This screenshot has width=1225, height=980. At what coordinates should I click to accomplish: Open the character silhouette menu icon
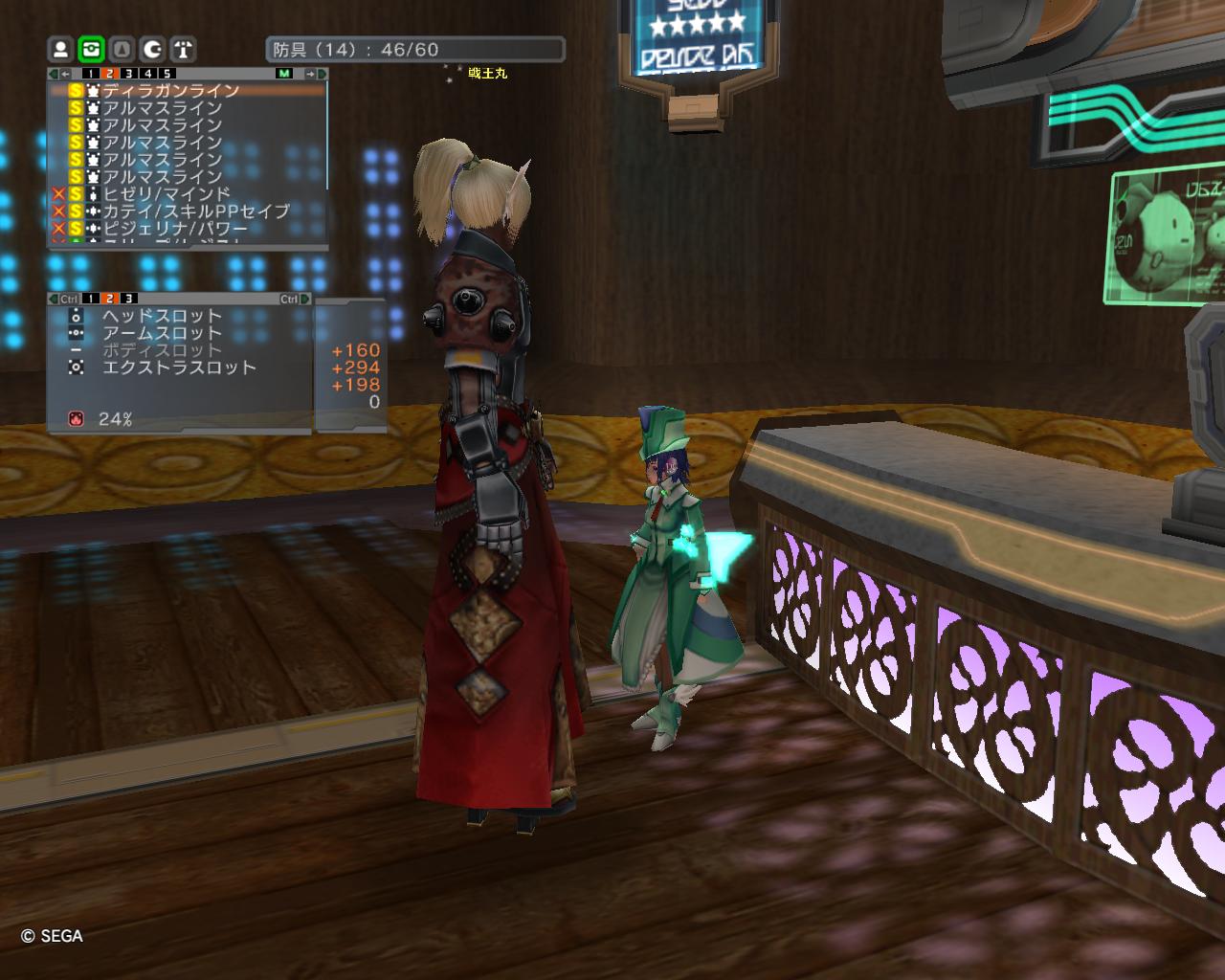[60, 49]
